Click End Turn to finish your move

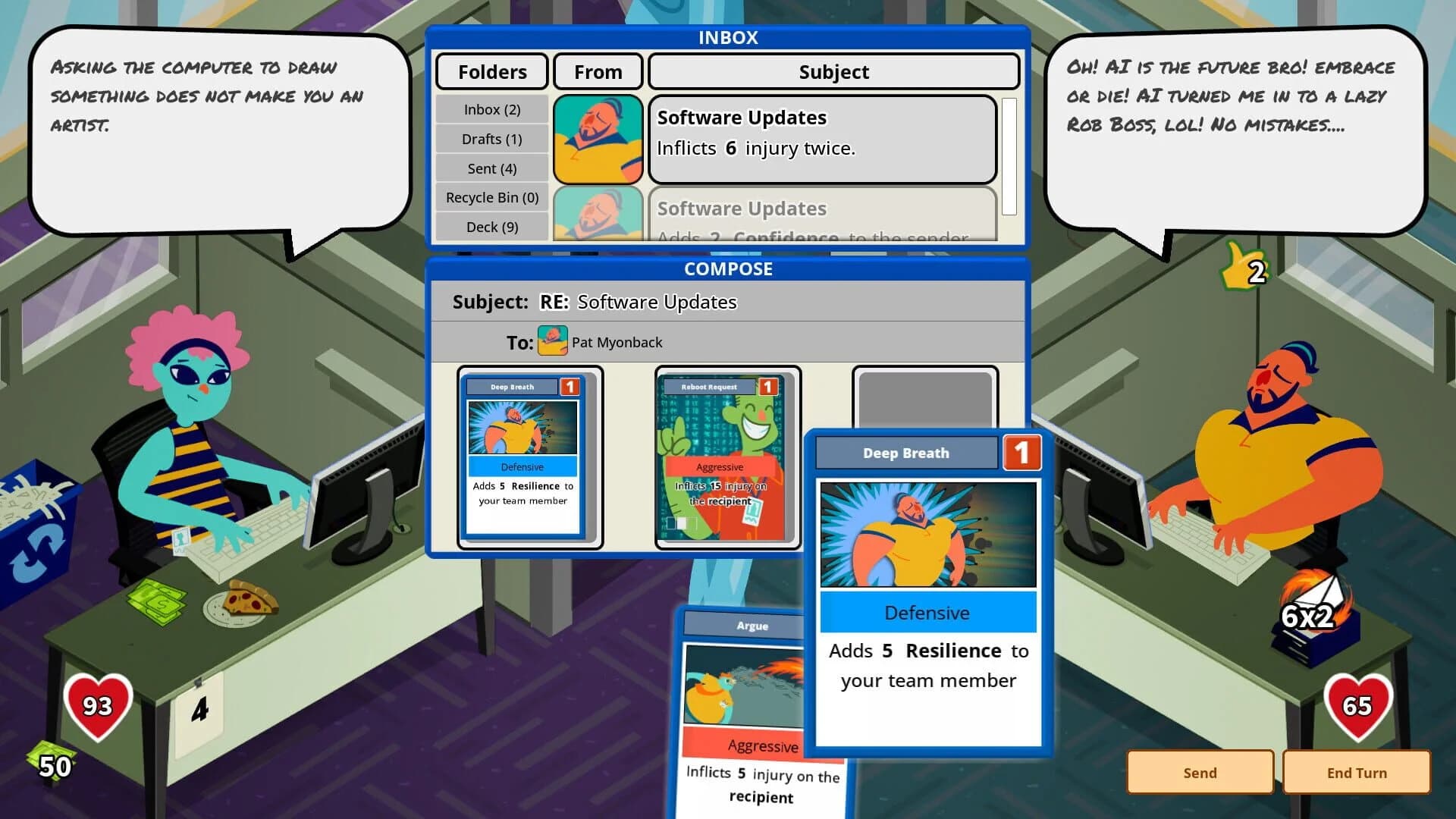pos(1357,772)
